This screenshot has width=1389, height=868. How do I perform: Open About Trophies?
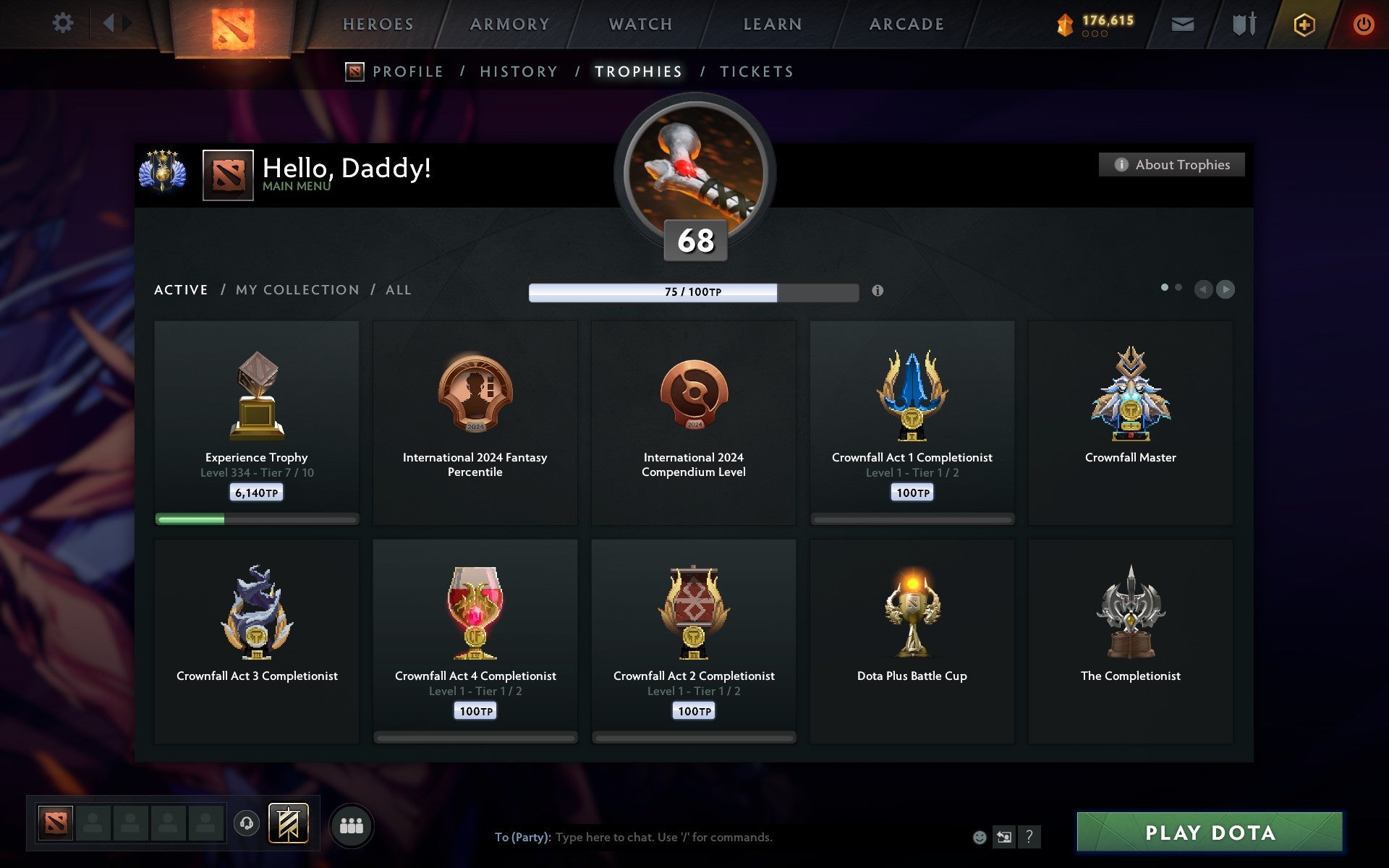(1171, 164)
